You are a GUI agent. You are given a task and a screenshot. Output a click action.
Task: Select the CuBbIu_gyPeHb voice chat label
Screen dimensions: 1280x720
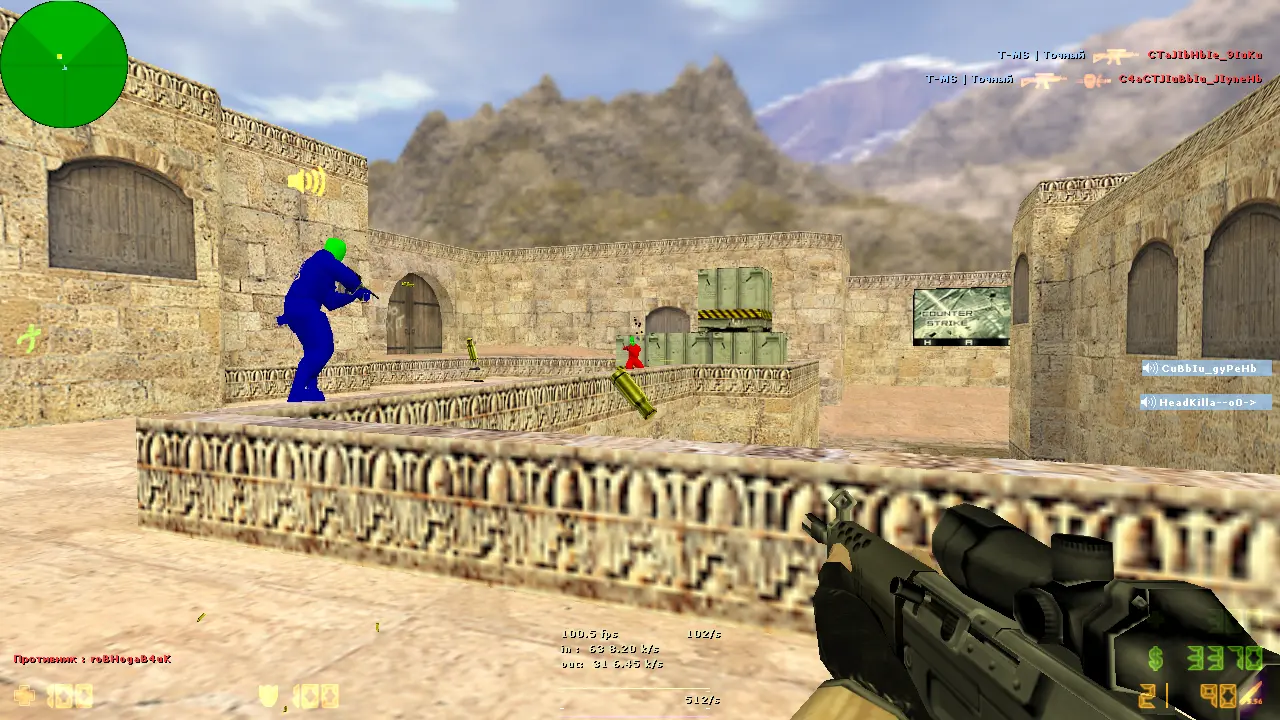[x=1207, y=368]
